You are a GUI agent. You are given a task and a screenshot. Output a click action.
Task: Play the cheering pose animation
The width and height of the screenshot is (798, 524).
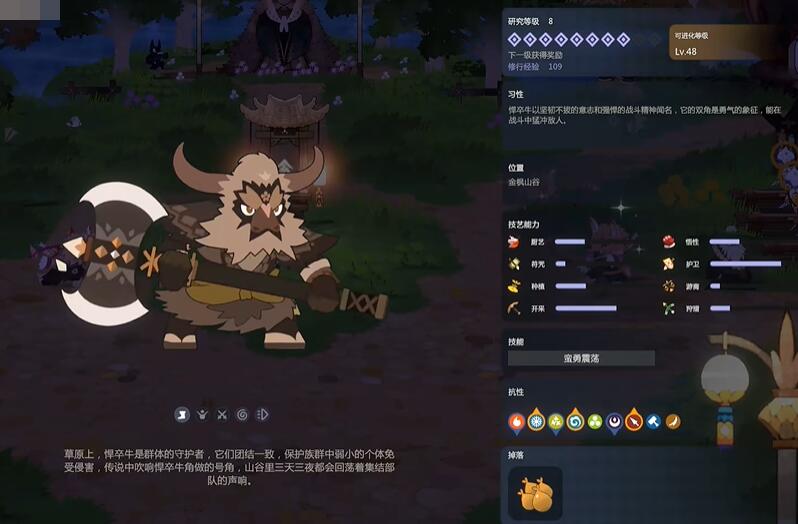tap(202, 414)
